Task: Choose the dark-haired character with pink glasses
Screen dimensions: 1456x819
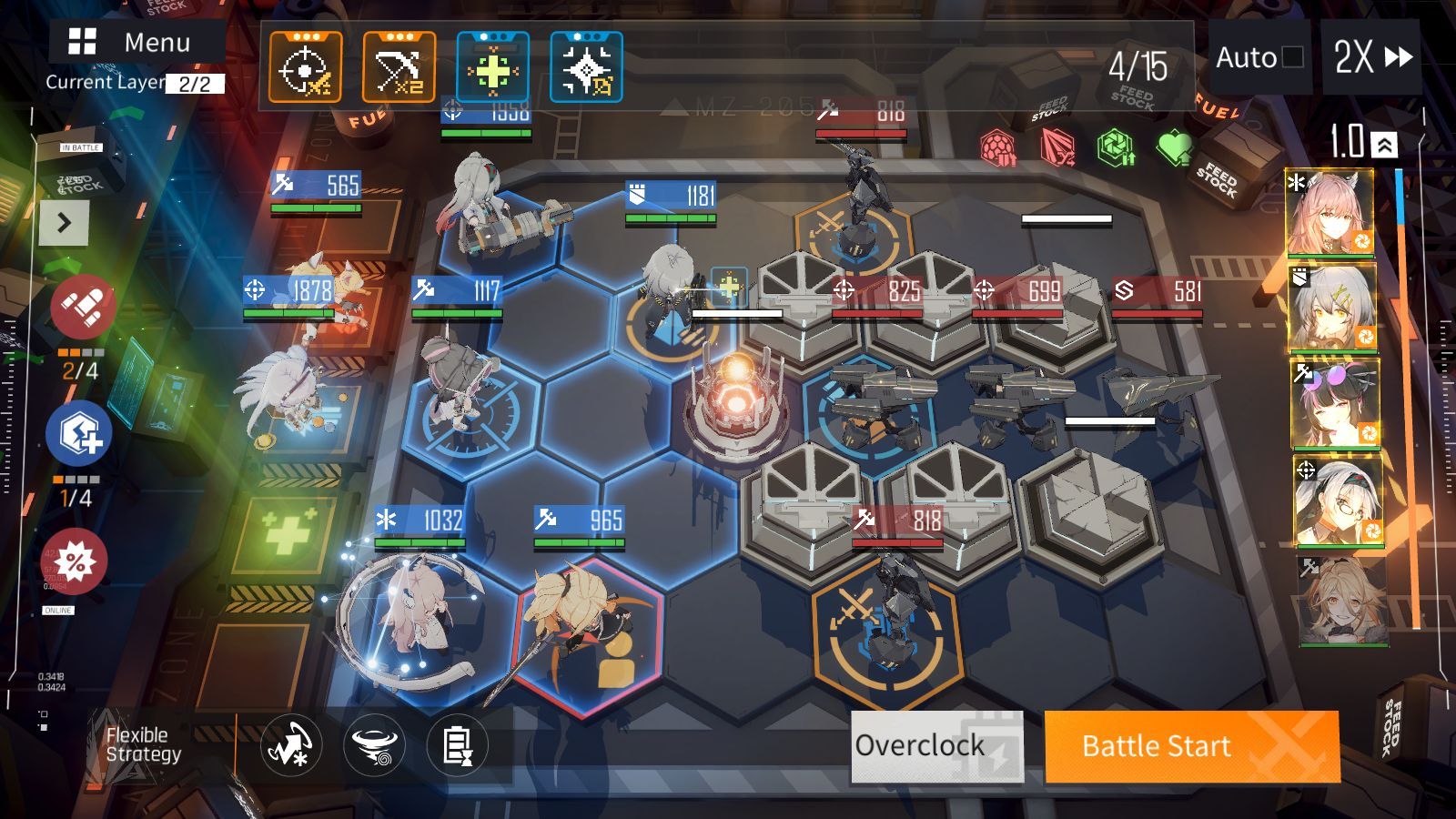Action: [x=1335, y=403]
